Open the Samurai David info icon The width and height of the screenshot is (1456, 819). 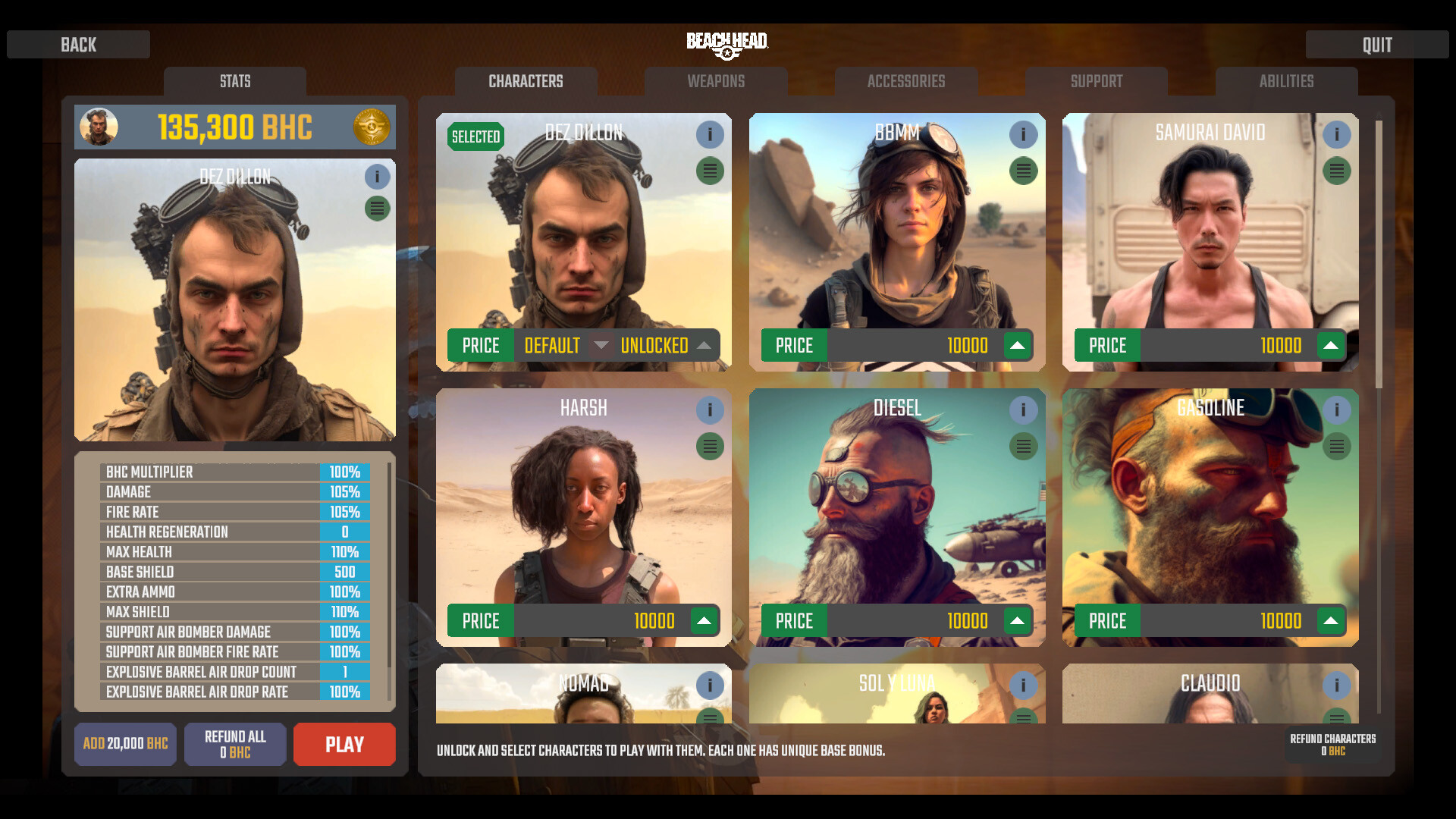pyautogui.click(x=1337, y=134)
